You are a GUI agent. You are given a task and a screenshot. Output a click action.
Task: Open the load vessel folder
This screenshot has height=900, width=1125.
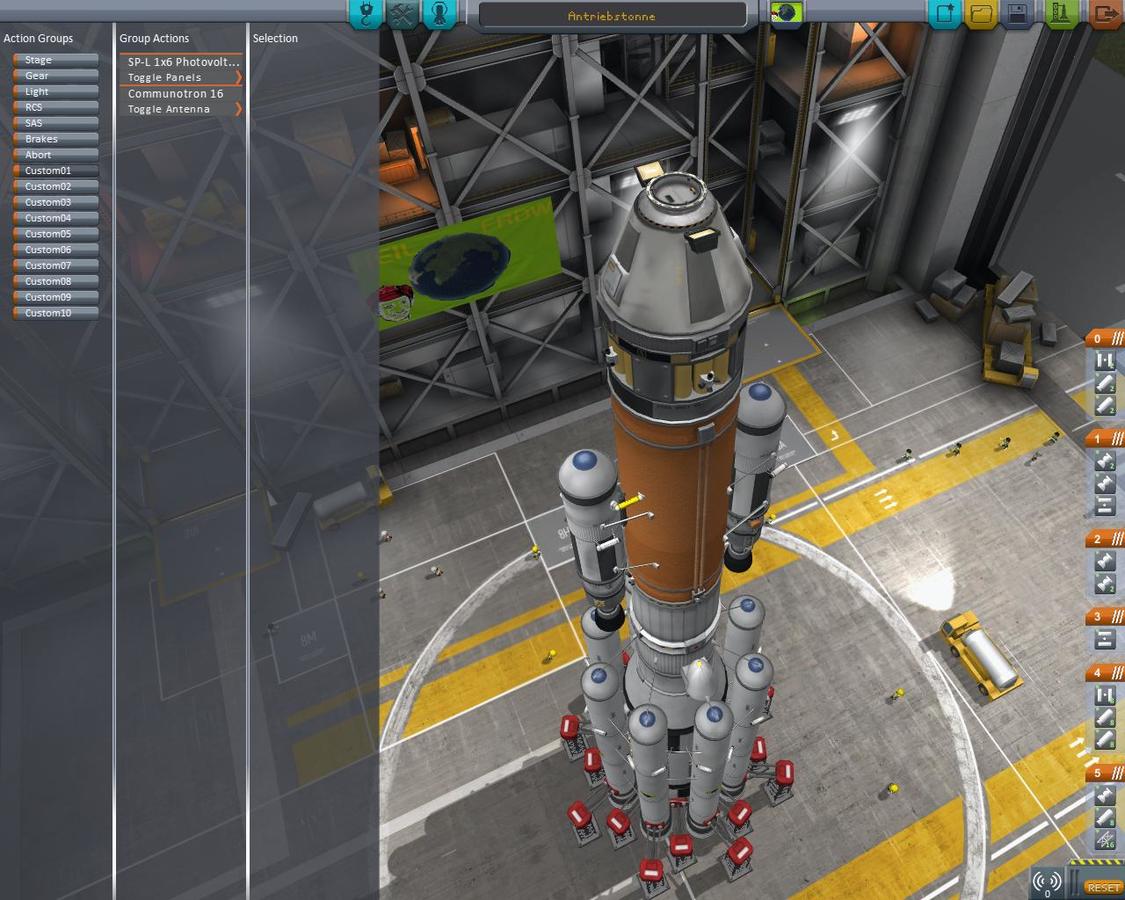pyautogui.click(x=981, y=14)
